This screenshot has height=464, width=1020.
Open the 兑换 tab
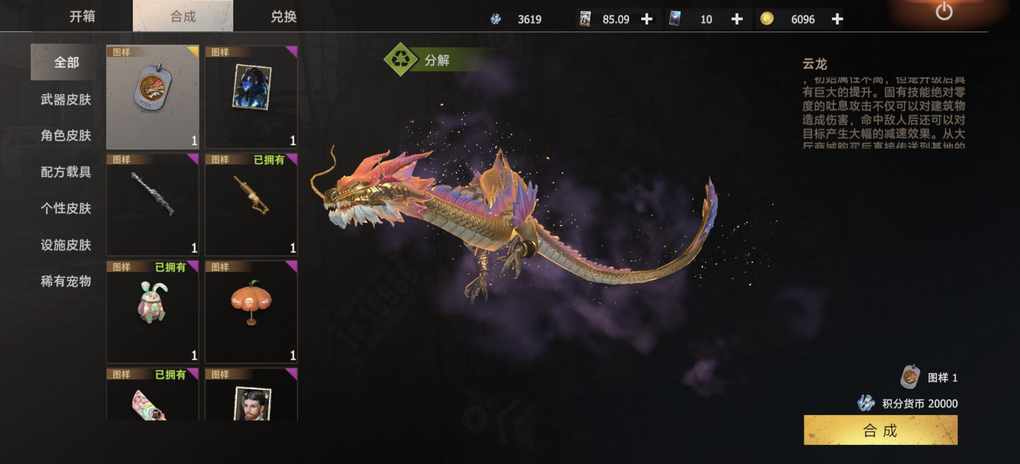tap(283, 16)
